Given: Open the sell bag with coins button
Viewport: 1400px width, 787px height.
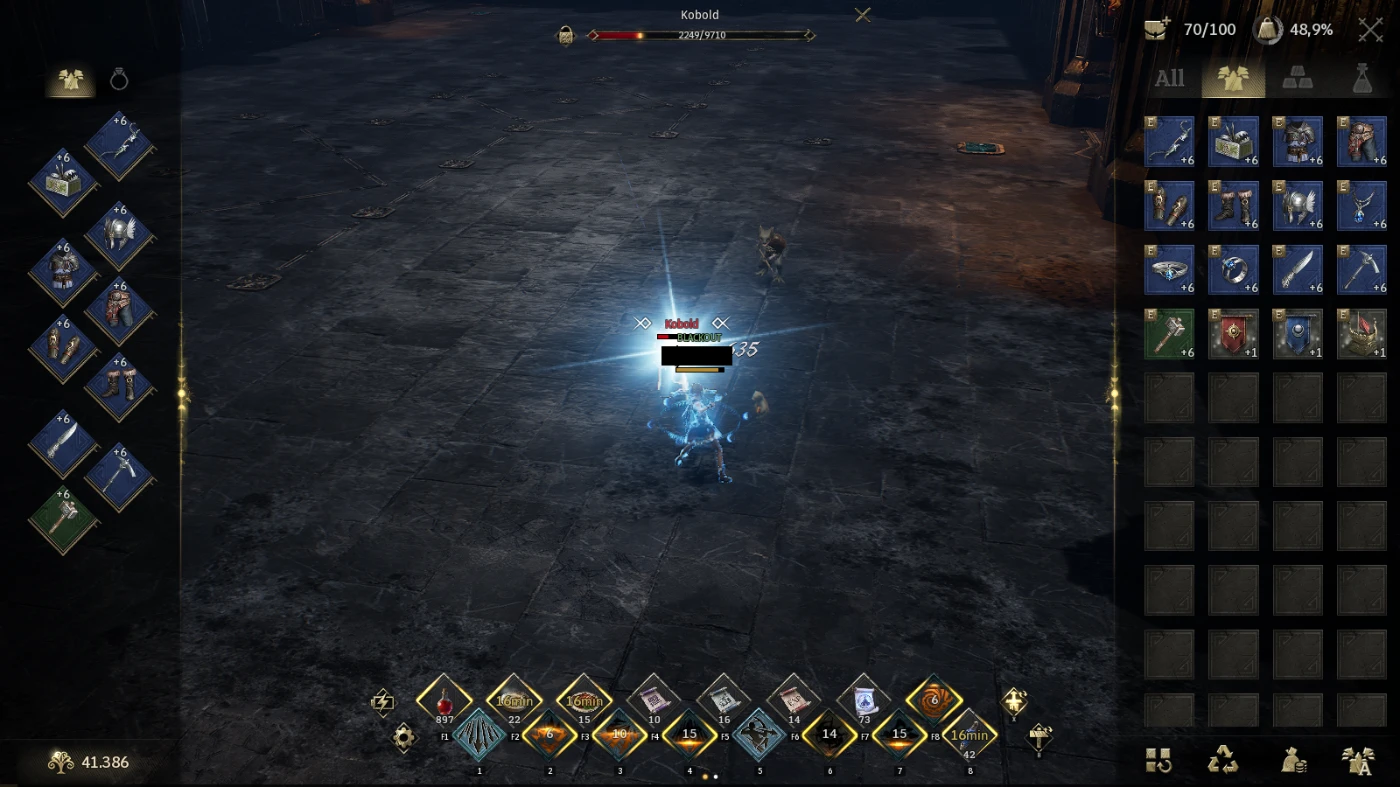Looking at the screenshot, I should click(1295, 761).
